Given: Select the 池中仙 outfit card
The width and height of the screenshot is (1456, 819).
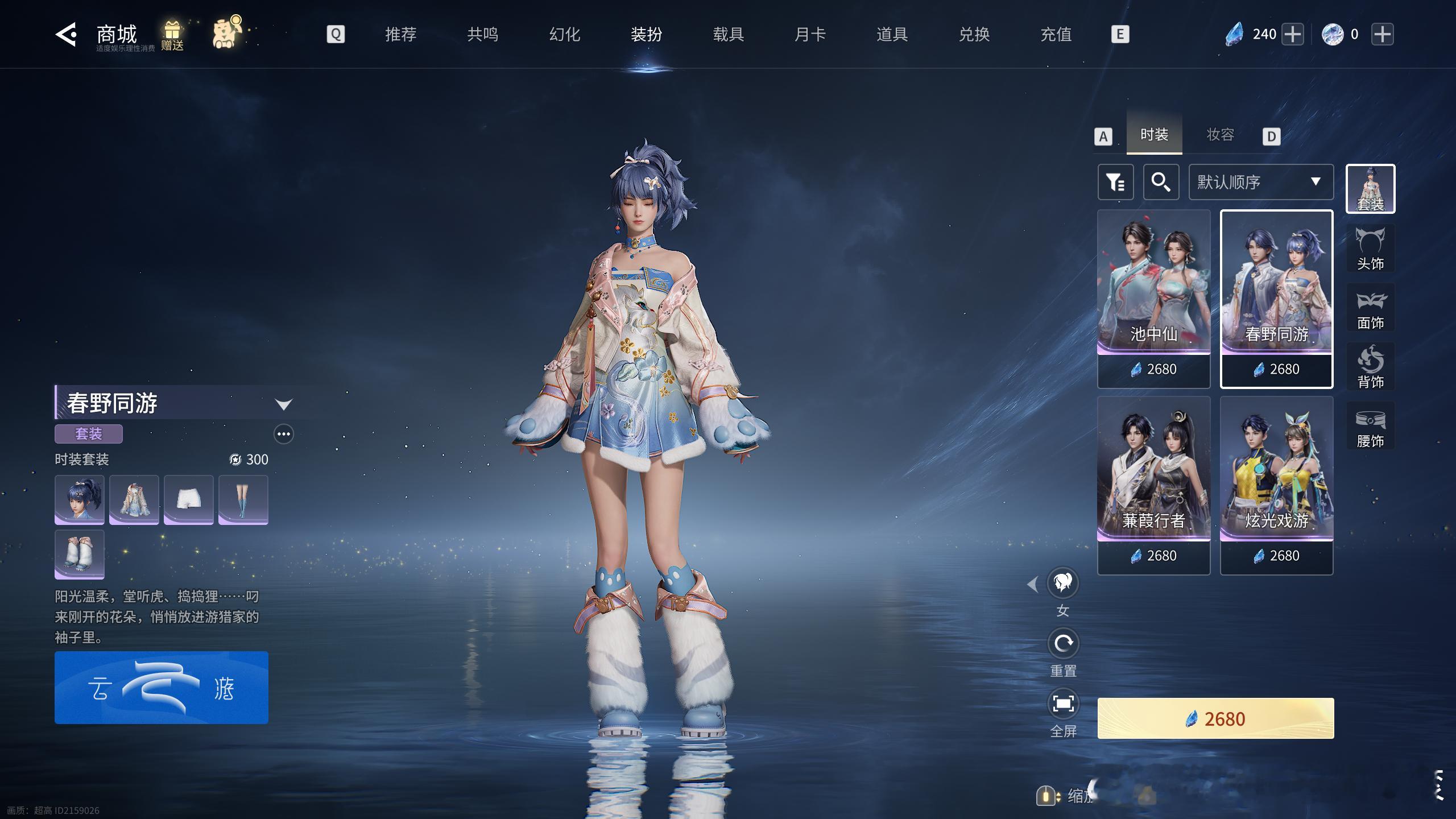Looking at the screenshot, I should (x=1153, y=299).
